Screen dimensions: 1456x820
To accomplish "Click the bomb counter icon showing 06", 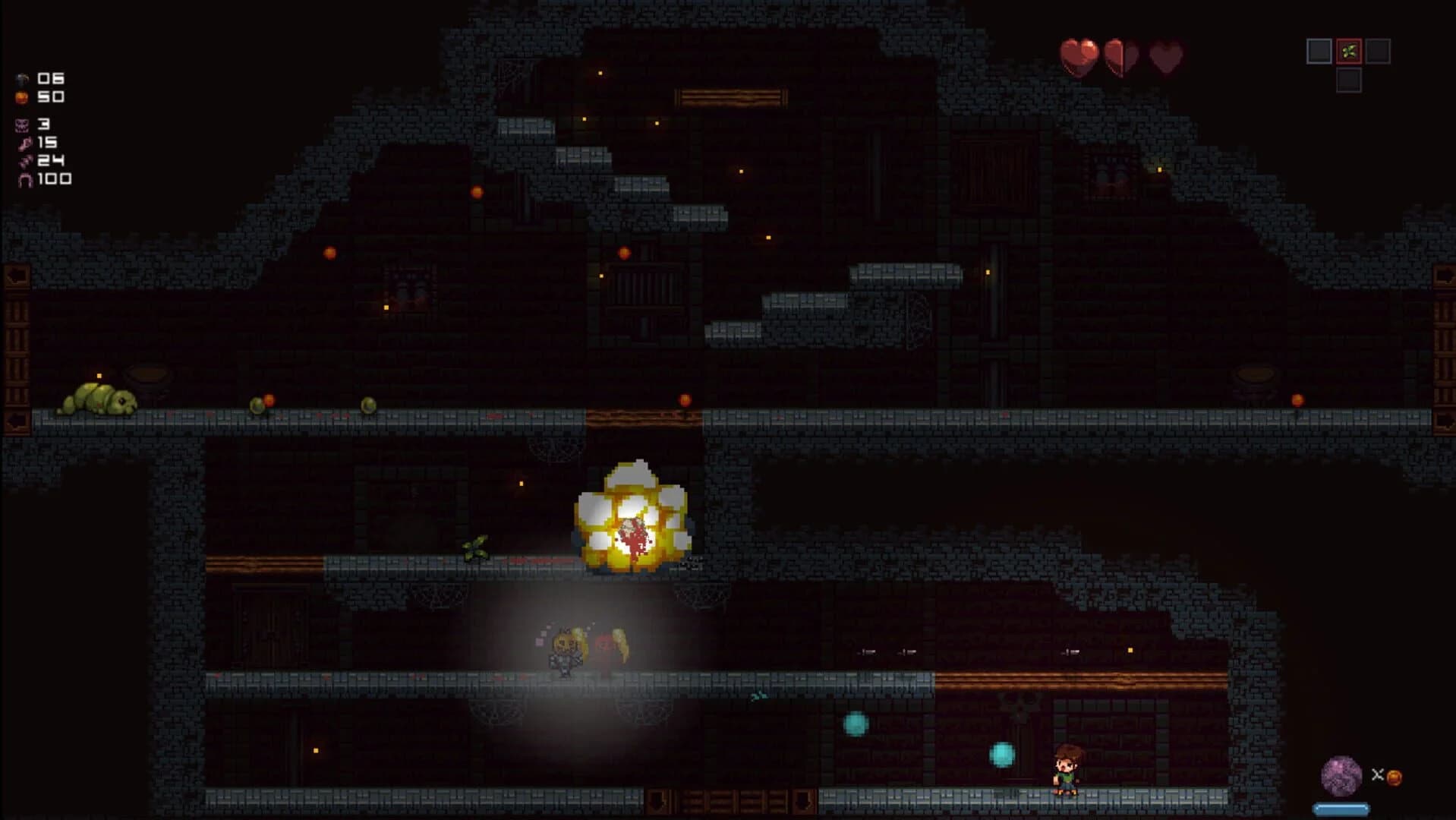I will click(x=21, y=79).
